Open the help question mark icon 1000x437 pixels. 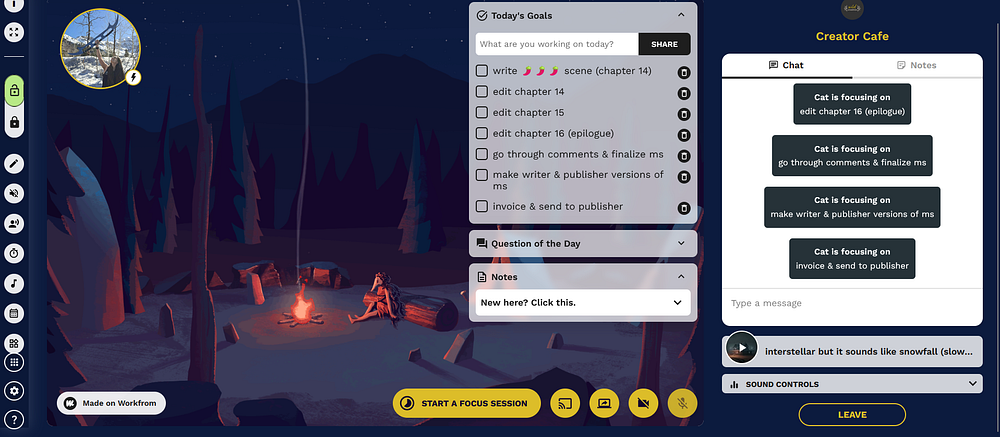coord(15,420)
